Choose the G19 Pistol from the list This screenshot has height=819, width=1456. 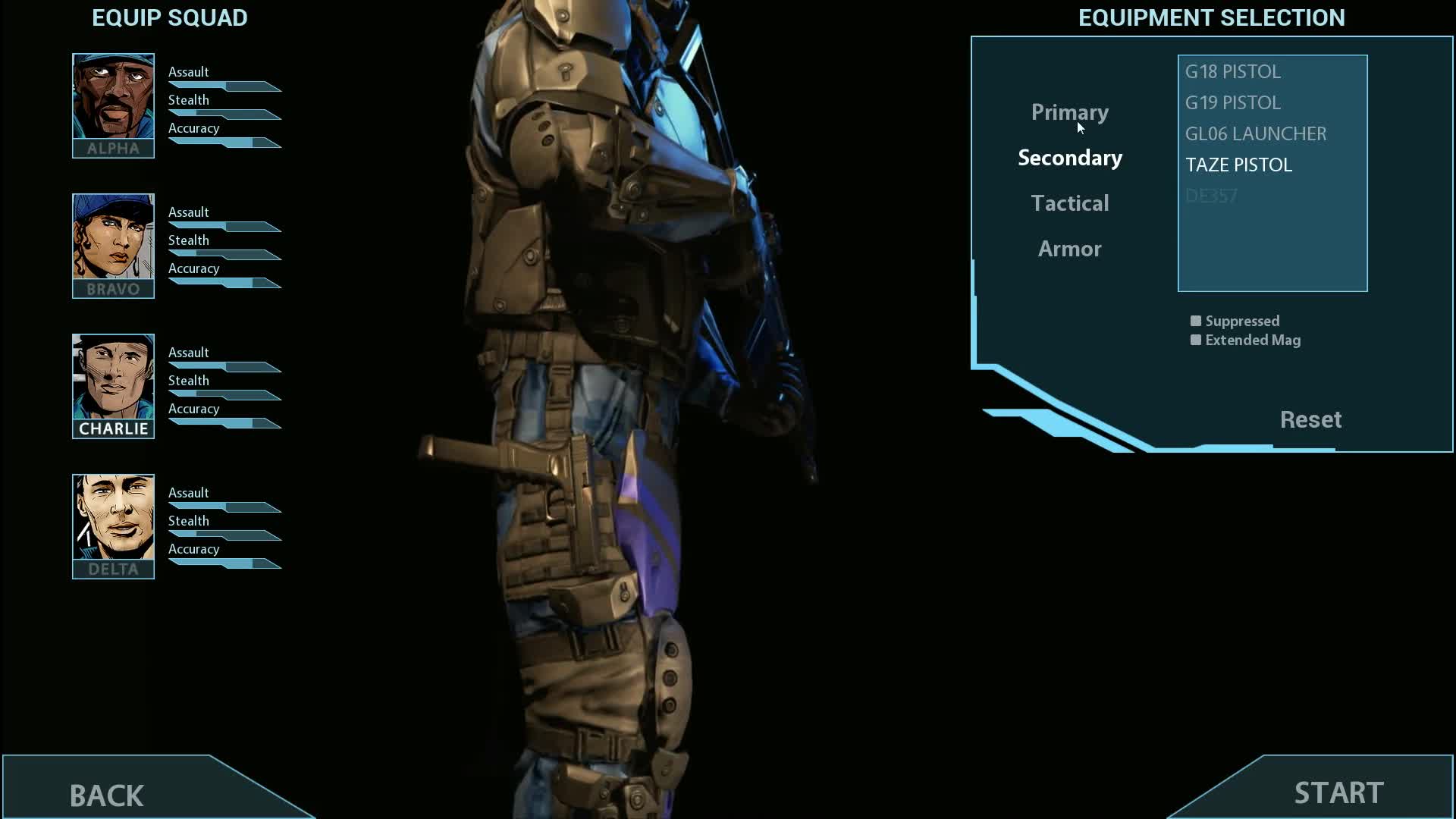tap(1232, 102)
